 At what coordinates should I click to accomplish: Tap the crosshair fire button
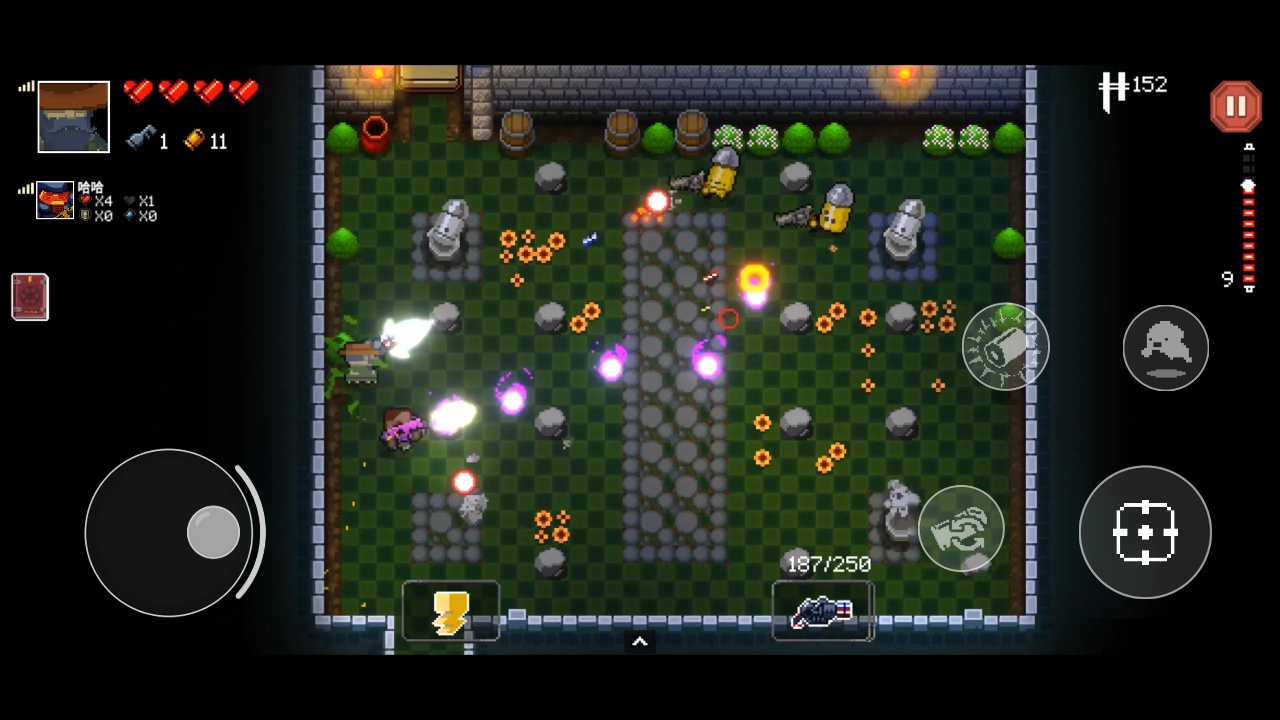1145,532
